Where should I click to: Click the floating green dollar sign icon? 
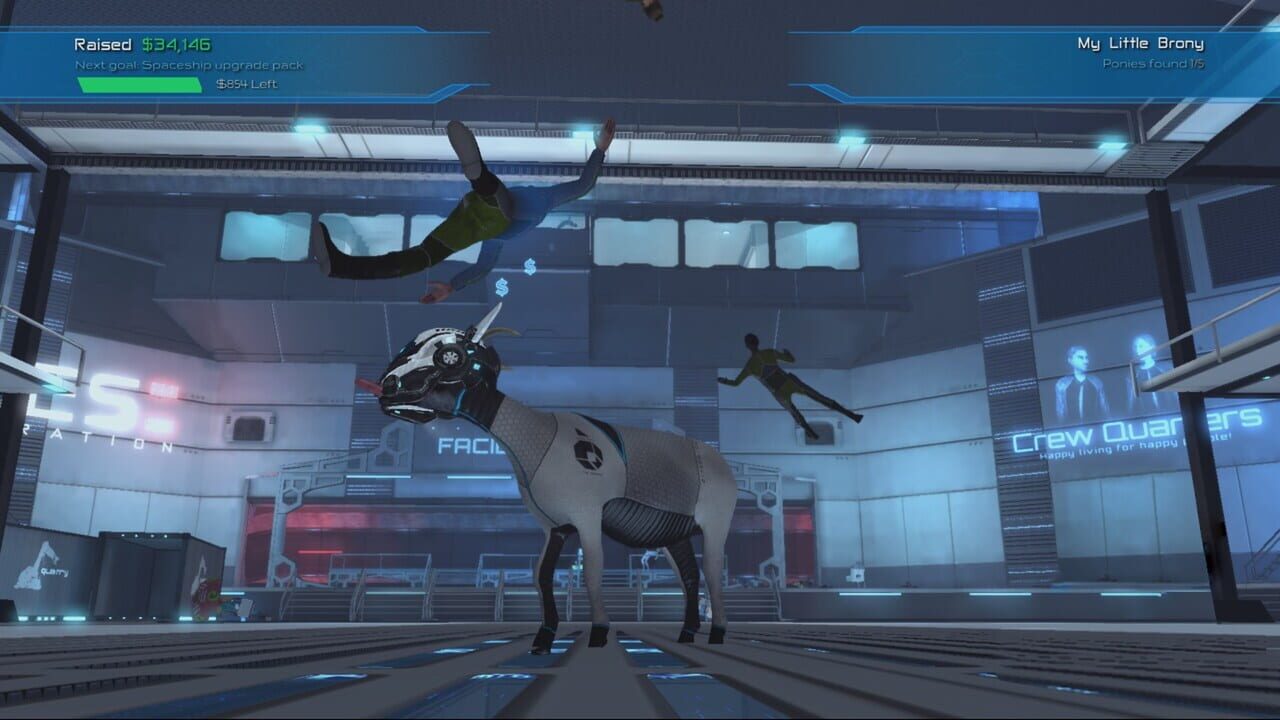[x=501, y=288]
